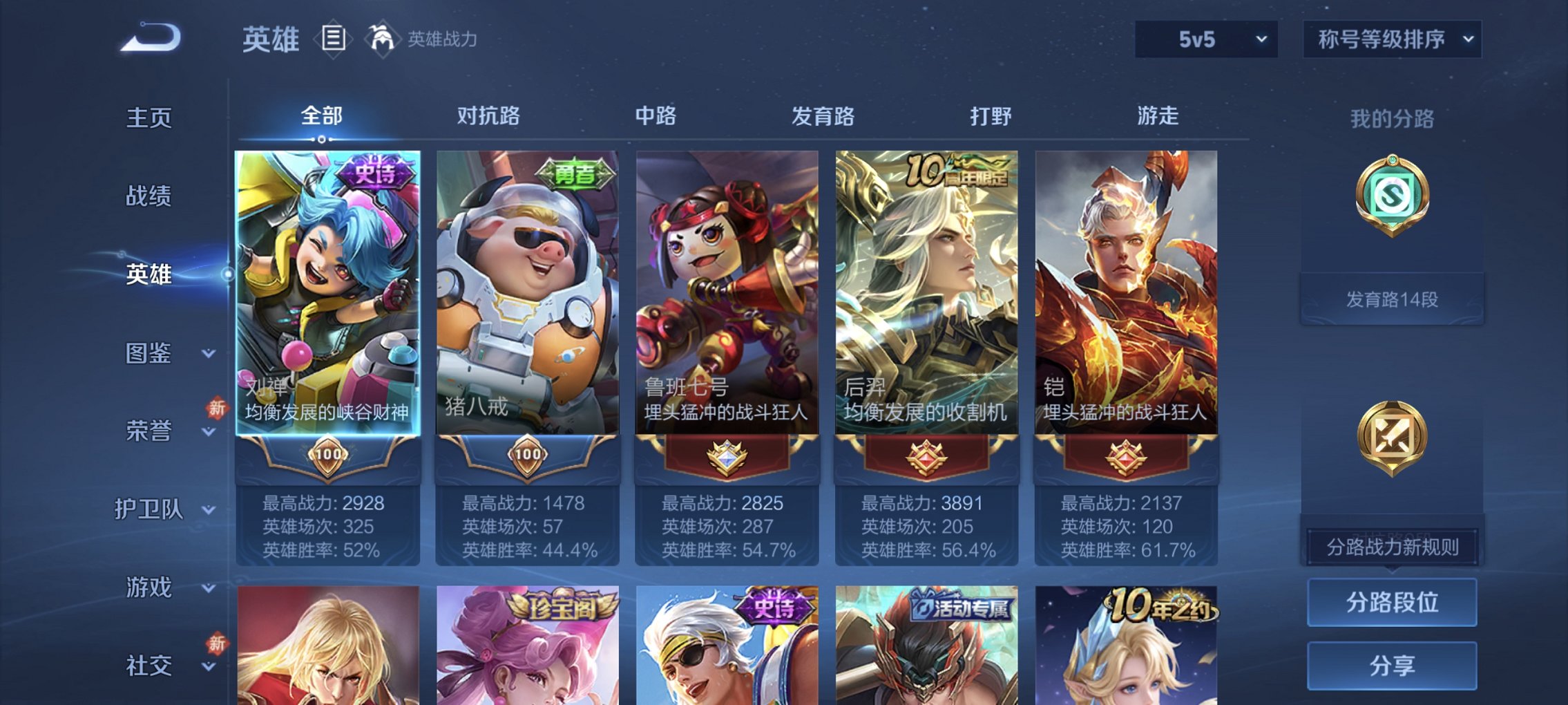Click the game logo in top left corner
This screenshot has height=705, width=1568.
pos(149,38)
